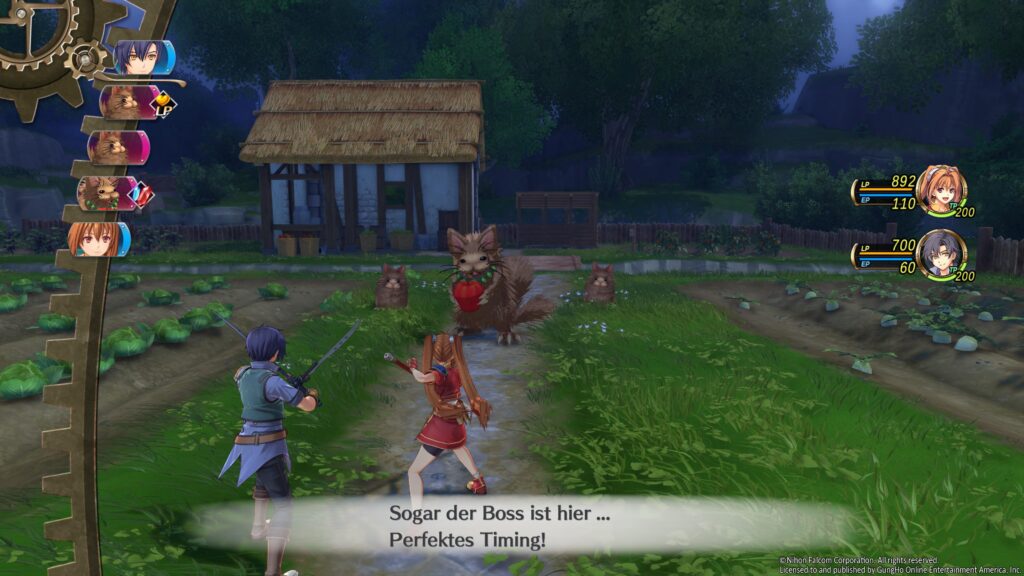Click the cat enemy turn with LP bonus
This screenshot has height=576, width=1024.
pyautogui.click(x=124, y=102)
